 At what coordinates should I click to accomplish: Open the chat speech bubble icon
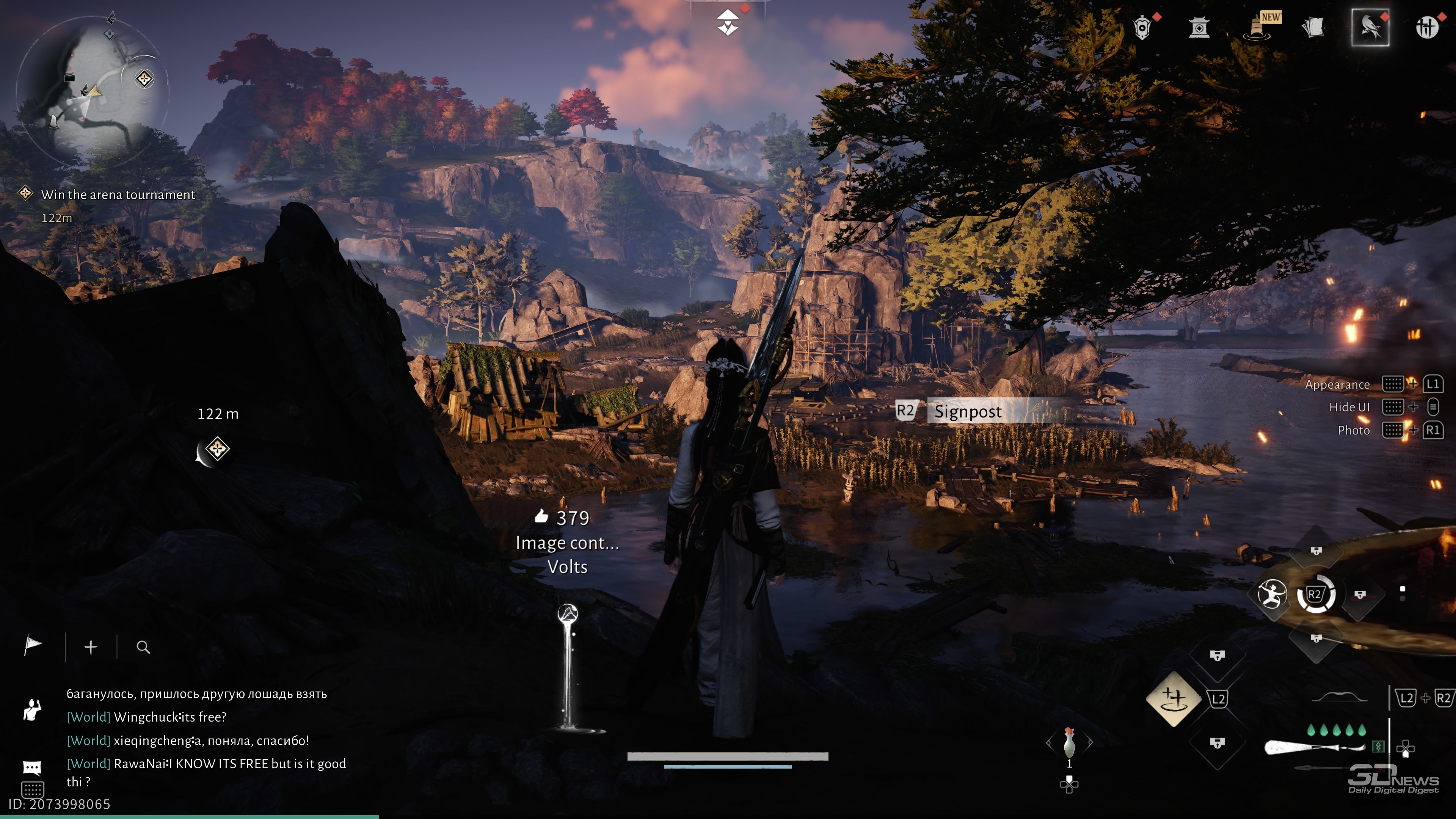tap(32, 767)
